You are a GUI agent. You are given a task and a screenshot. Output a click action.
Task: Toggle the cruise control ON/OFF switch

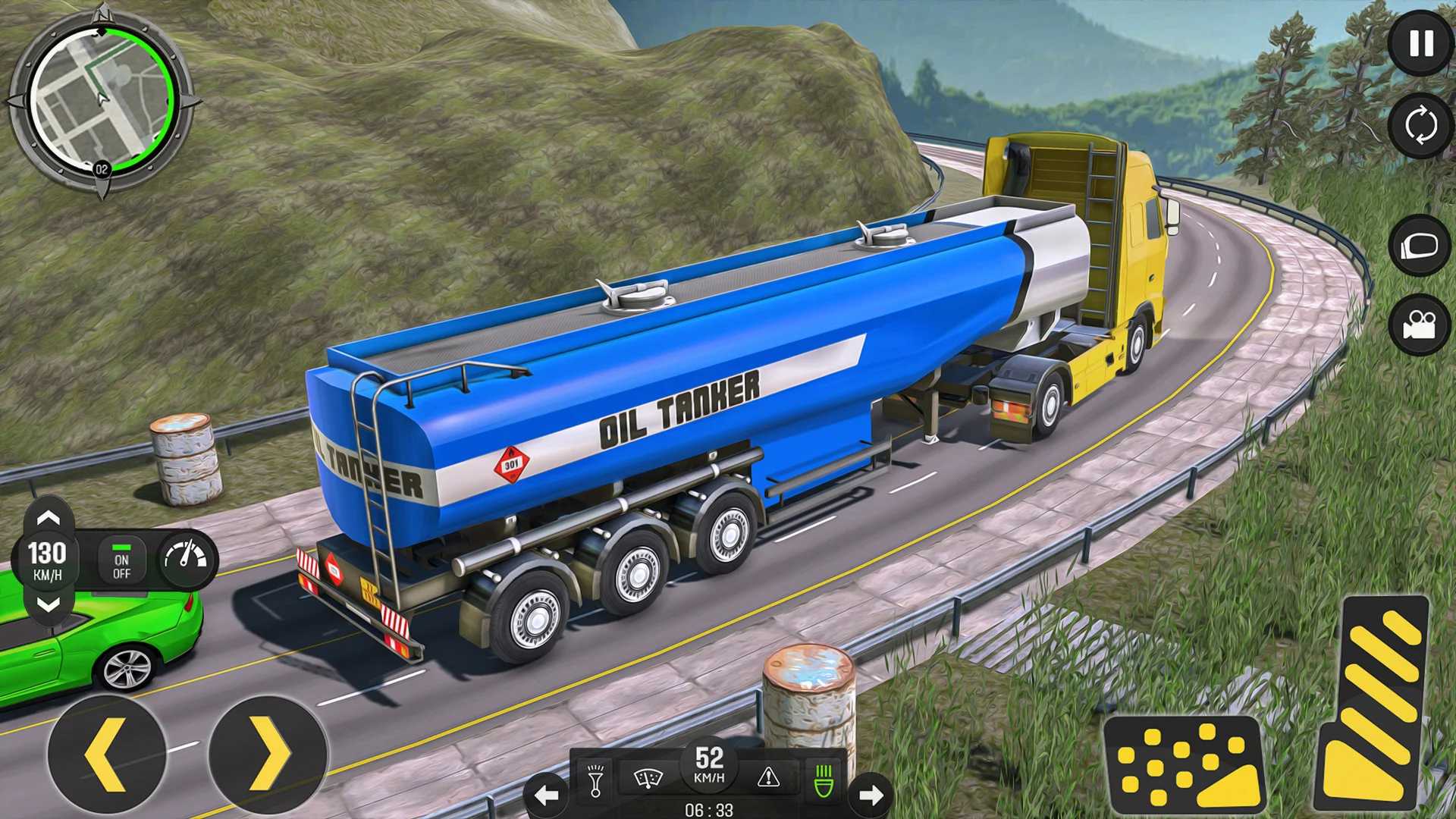[121, 560]
